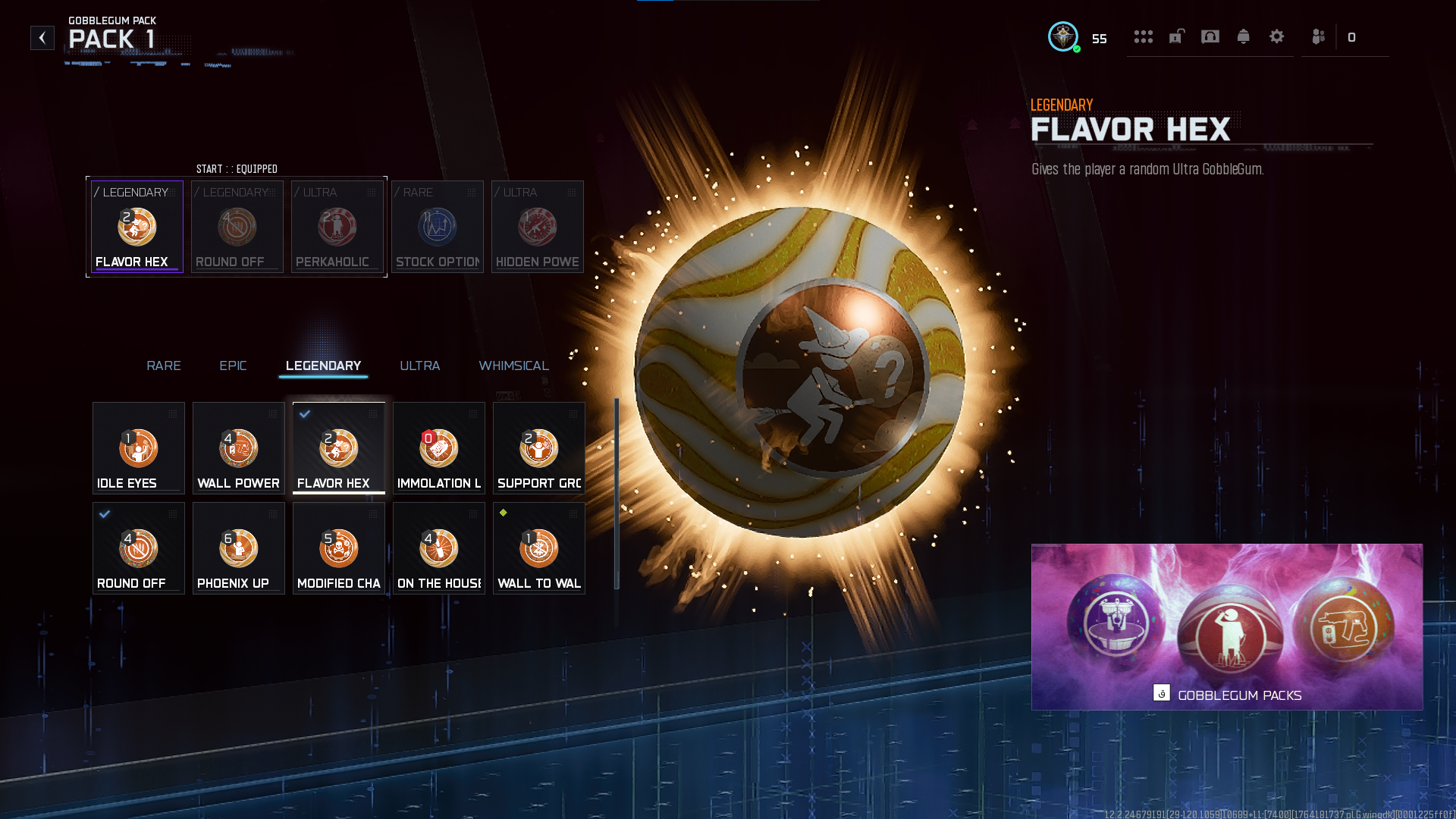Select the equipped Stock Option slot

438,227
